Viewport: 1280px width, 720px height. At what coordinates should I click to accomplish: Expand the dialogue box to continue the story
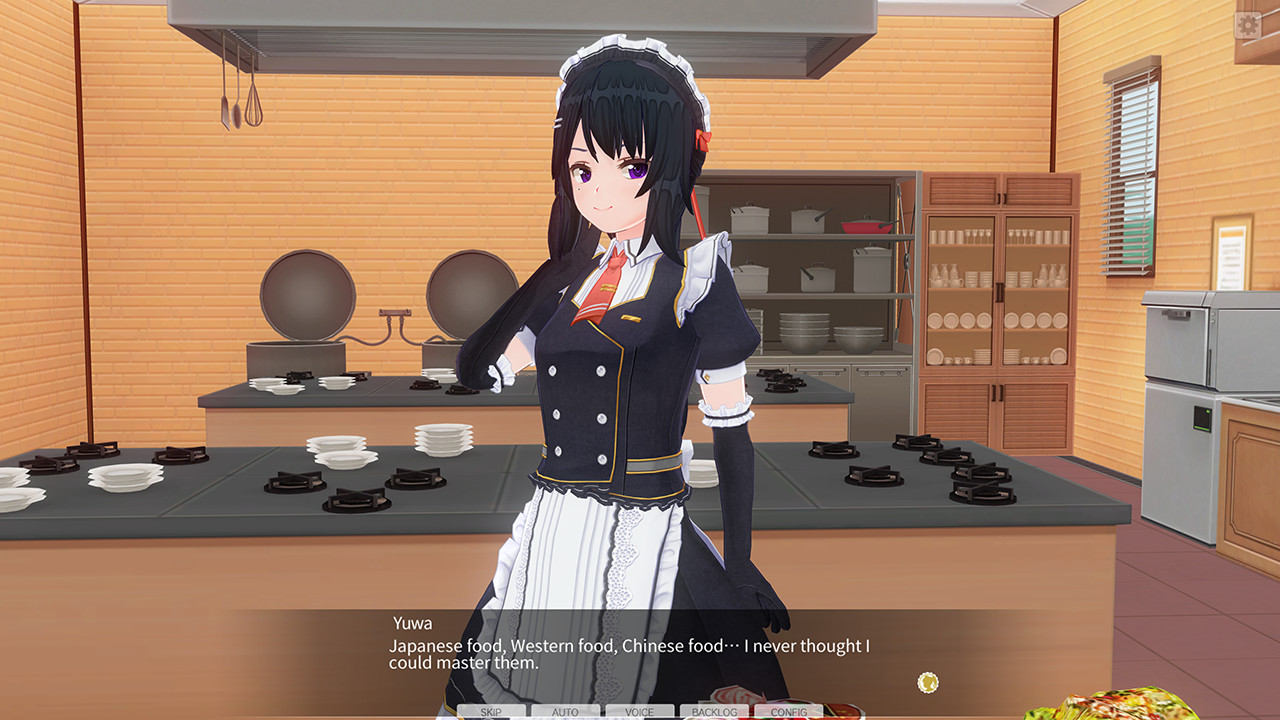[640, 655]
